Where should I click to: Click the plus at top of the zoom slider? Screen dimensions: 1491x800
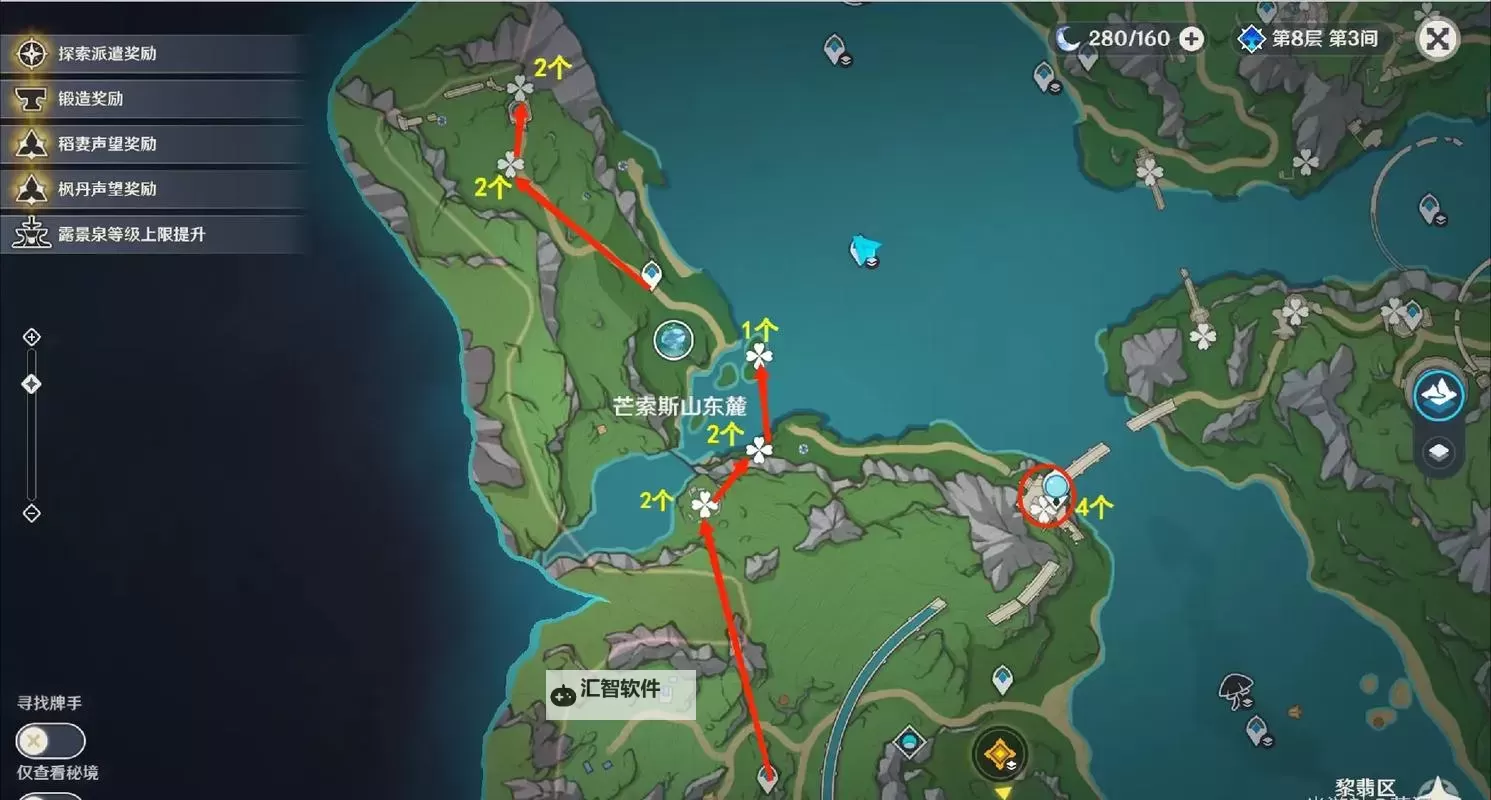[x=30, y=337]
